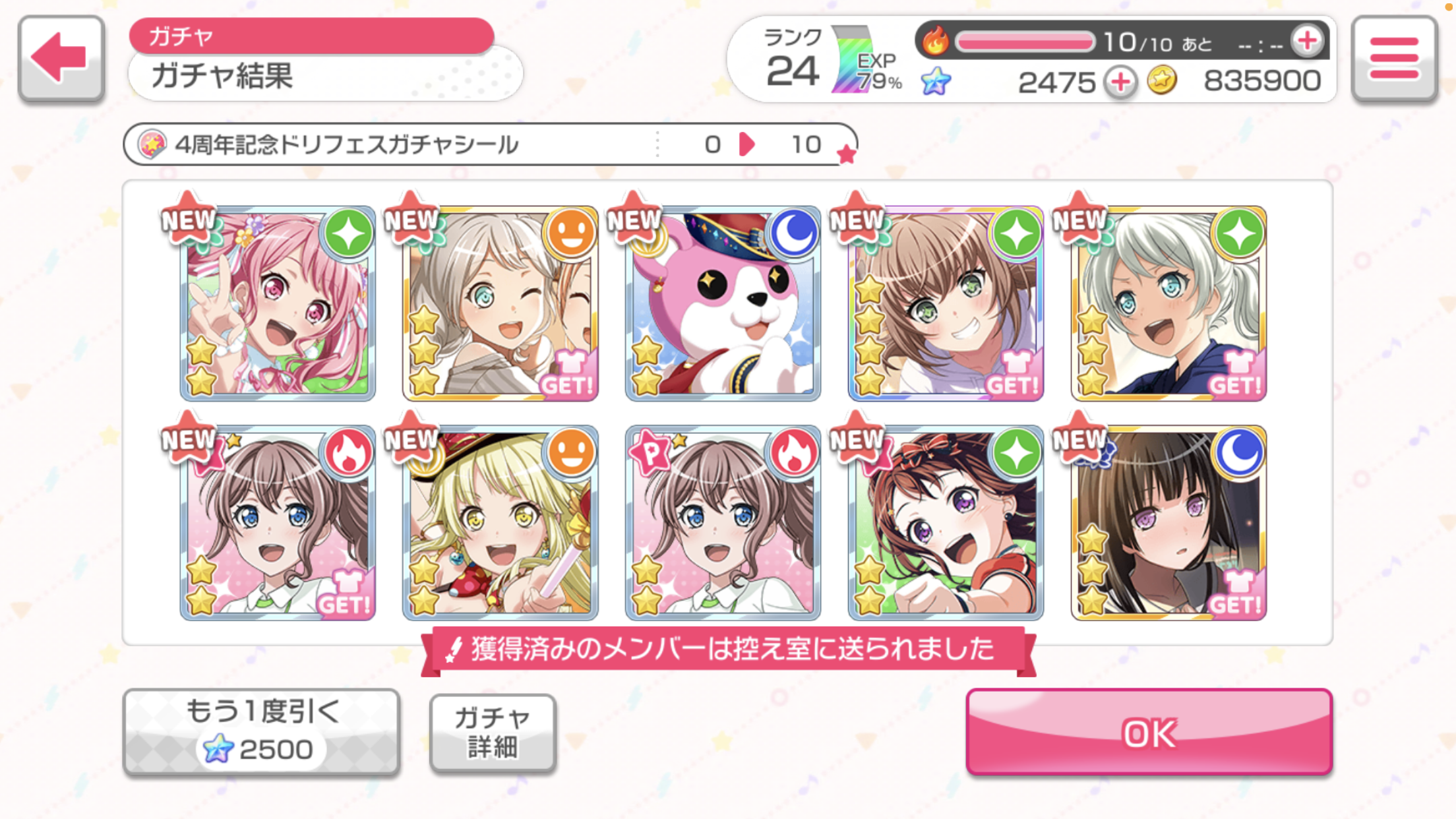Choose the white-haired ponytail girl card

[1168, 303]
